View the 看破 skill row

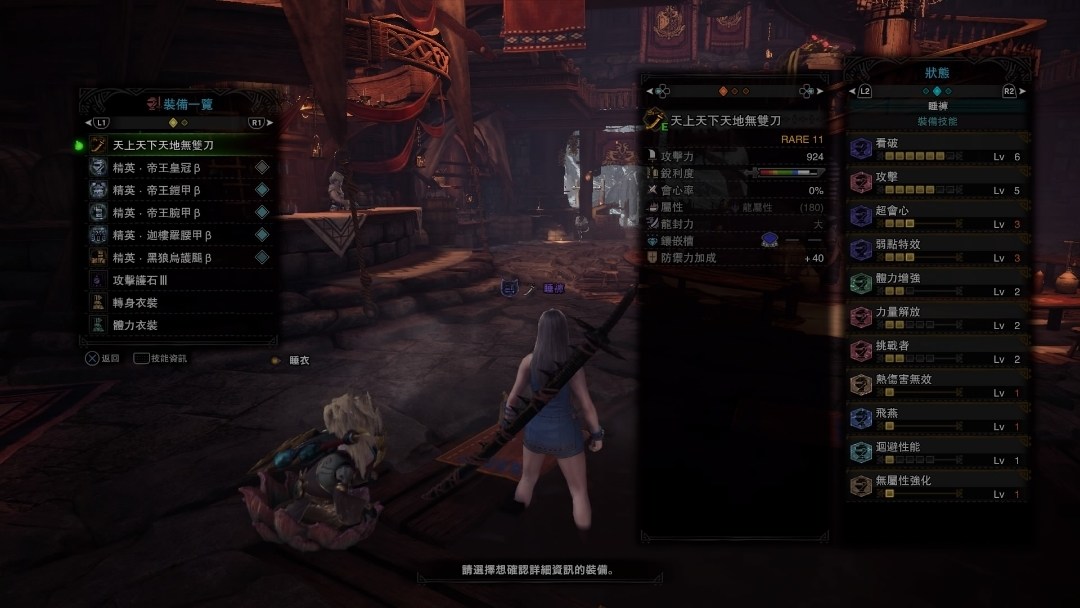coord(936,149)
